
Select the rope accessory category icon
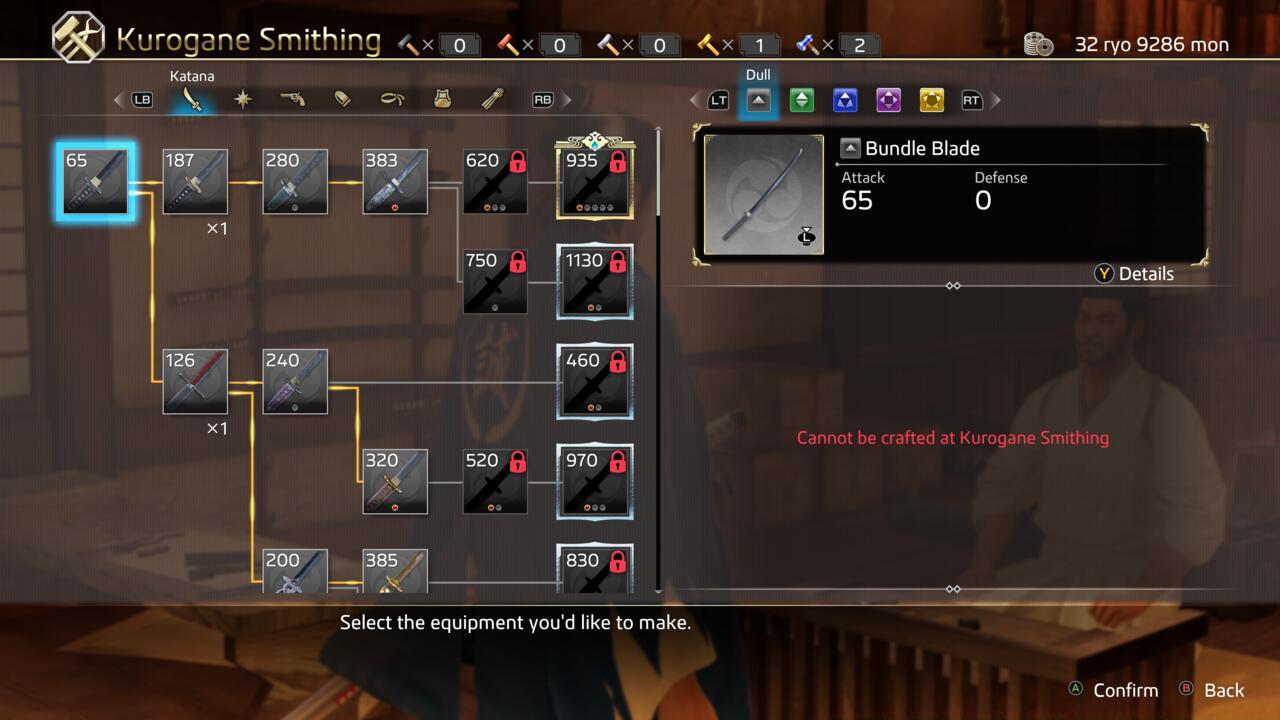click(393, 99)
